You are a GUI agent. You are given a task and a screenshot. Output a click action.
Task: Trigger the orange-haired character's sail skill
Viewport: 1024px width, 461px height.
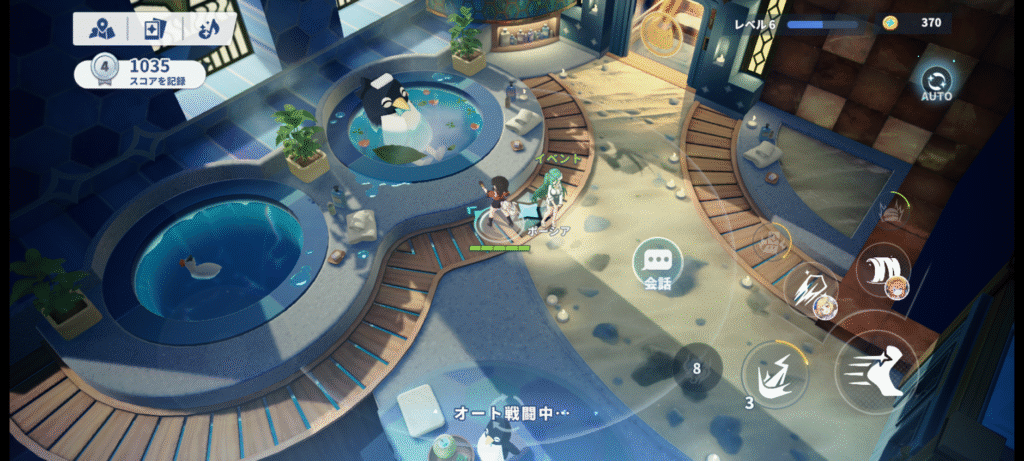click(883, 271)
